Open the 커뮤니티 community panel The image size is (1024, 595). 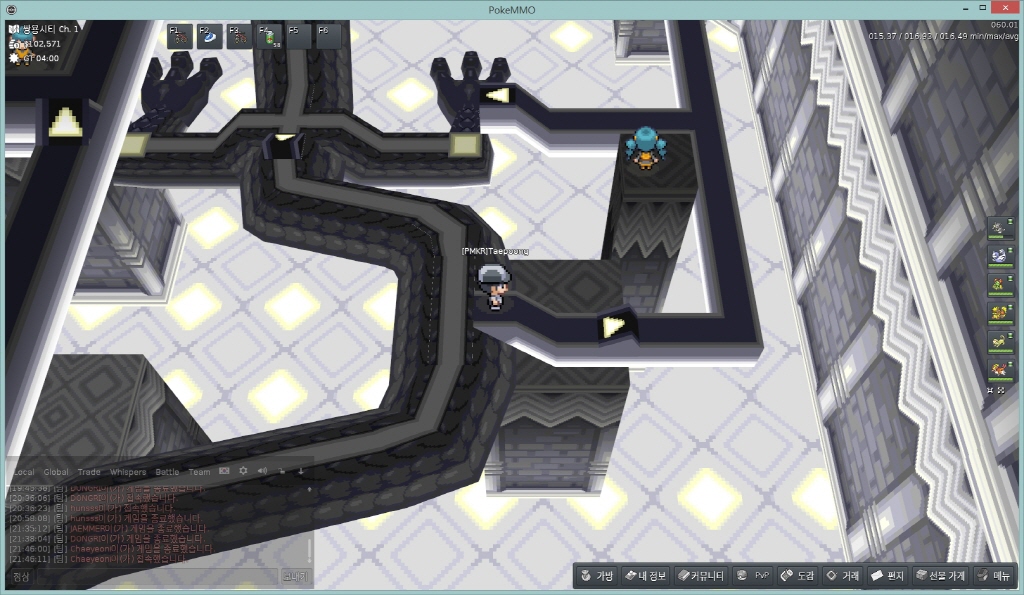(701, 576)
